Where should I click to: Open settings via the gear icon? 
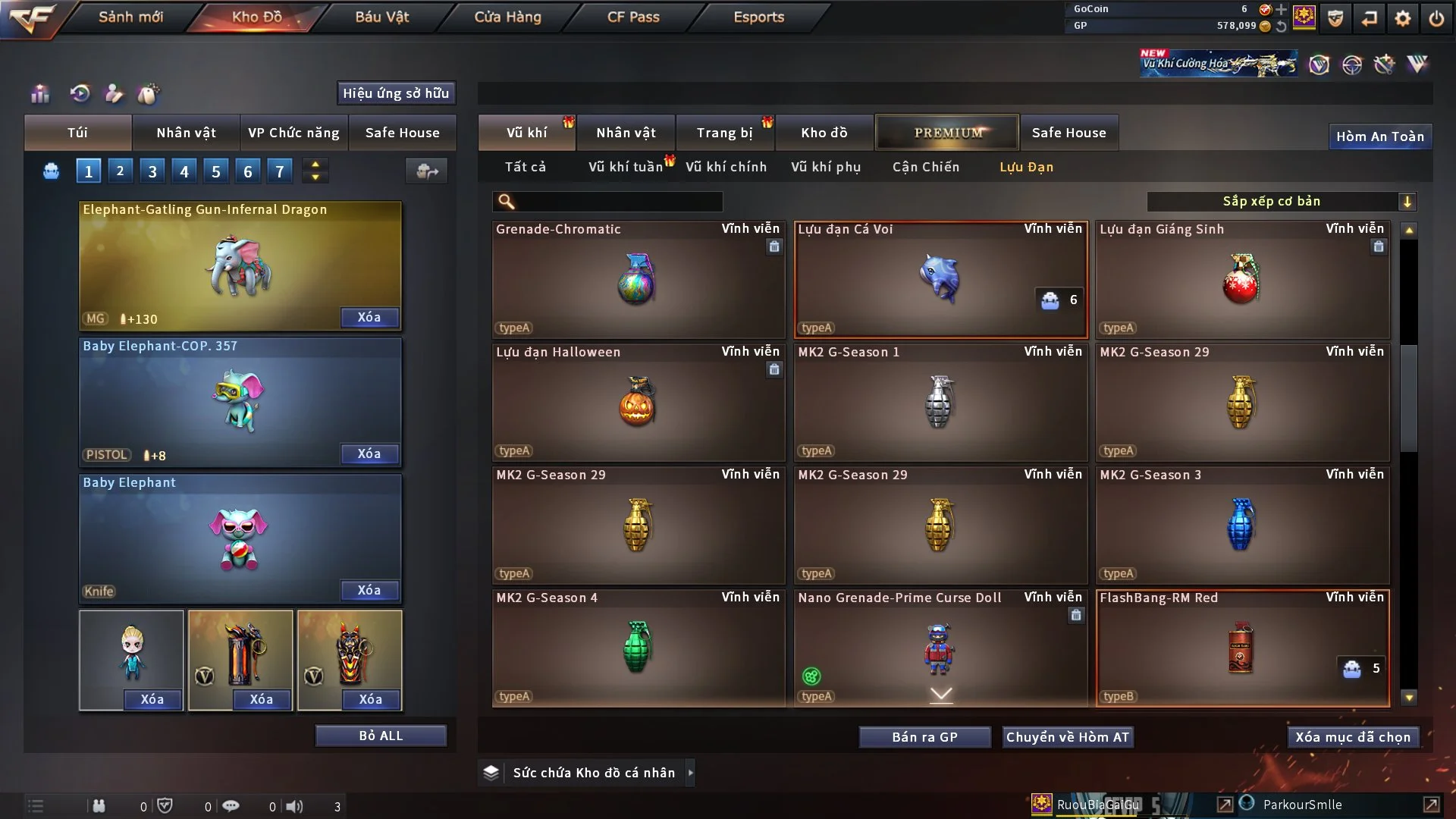[x=1402, y=18]
